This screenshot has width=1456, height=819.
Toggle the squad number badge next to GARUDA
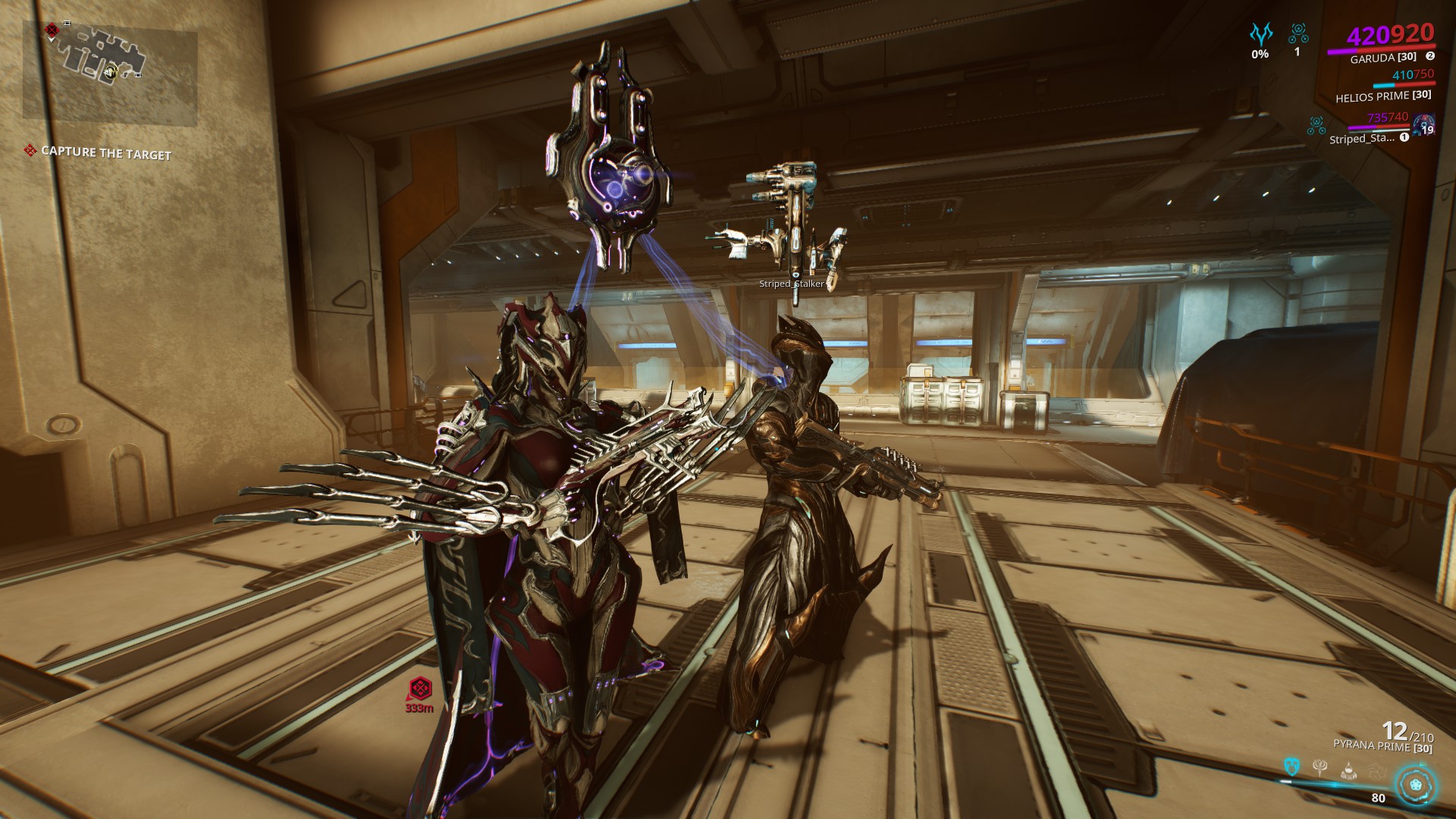coord(1430,55)
